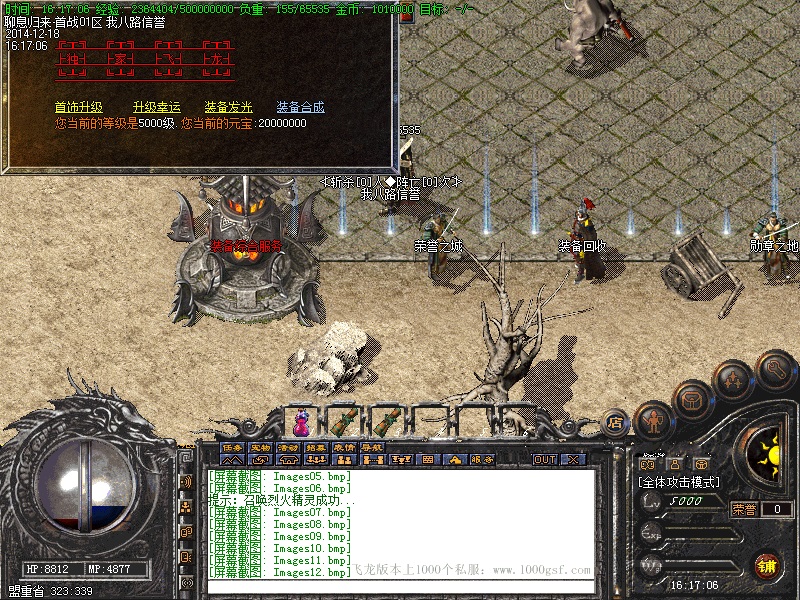Select the 招募 recruit tab
Image resolution: width=800 pixels, height=600 pixels.
(x=316, y=447)
